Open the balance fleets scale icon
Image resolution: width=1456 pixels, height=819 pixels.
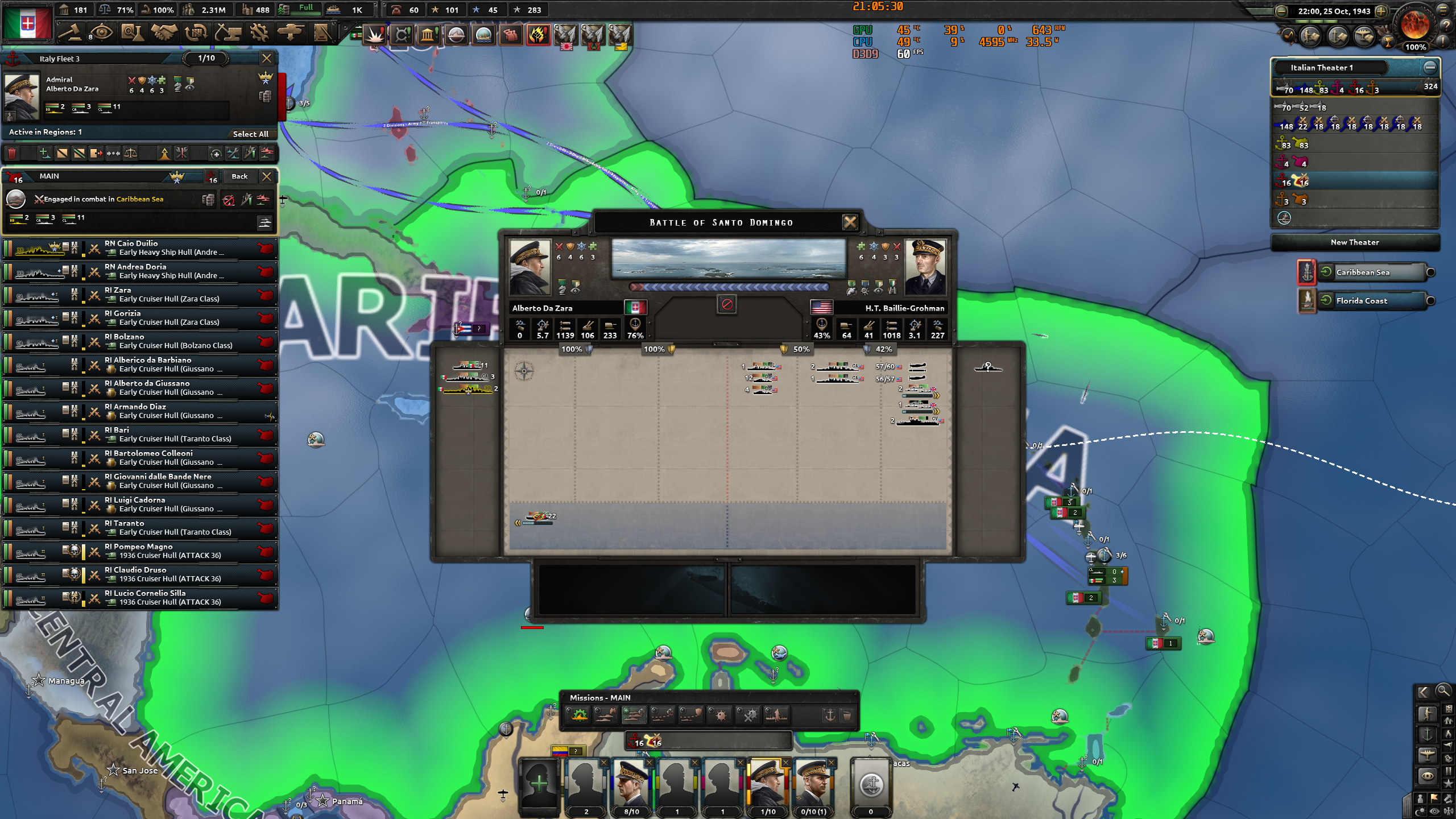[x=130, y=154]
